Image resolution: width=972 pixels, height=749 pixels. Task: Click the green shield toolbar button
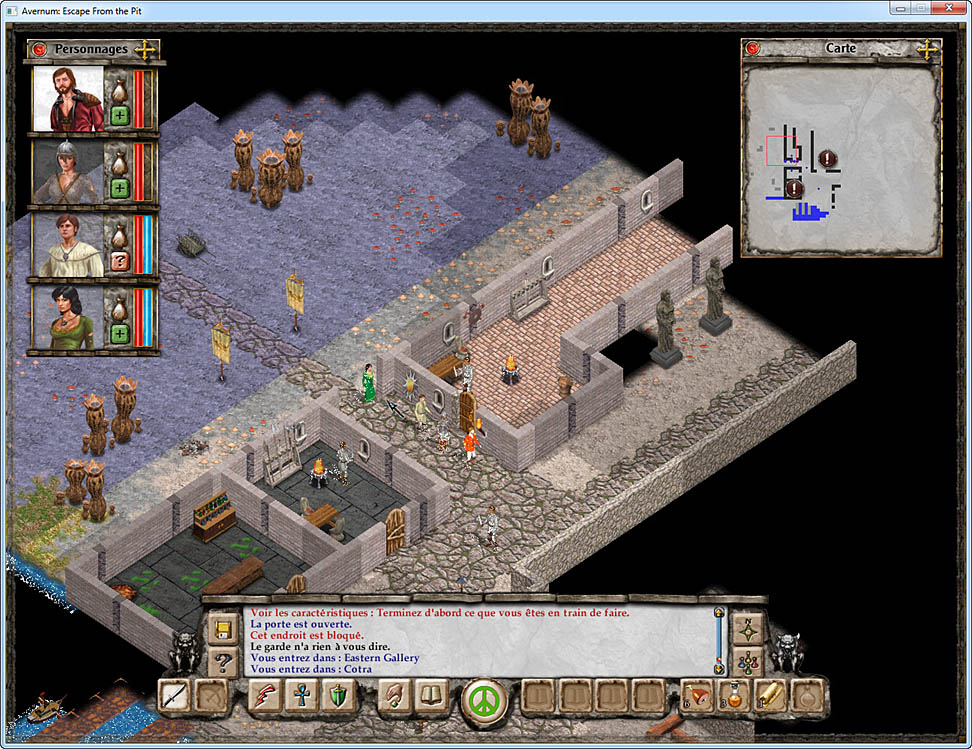pyautogui.click(x=337, y=696)
